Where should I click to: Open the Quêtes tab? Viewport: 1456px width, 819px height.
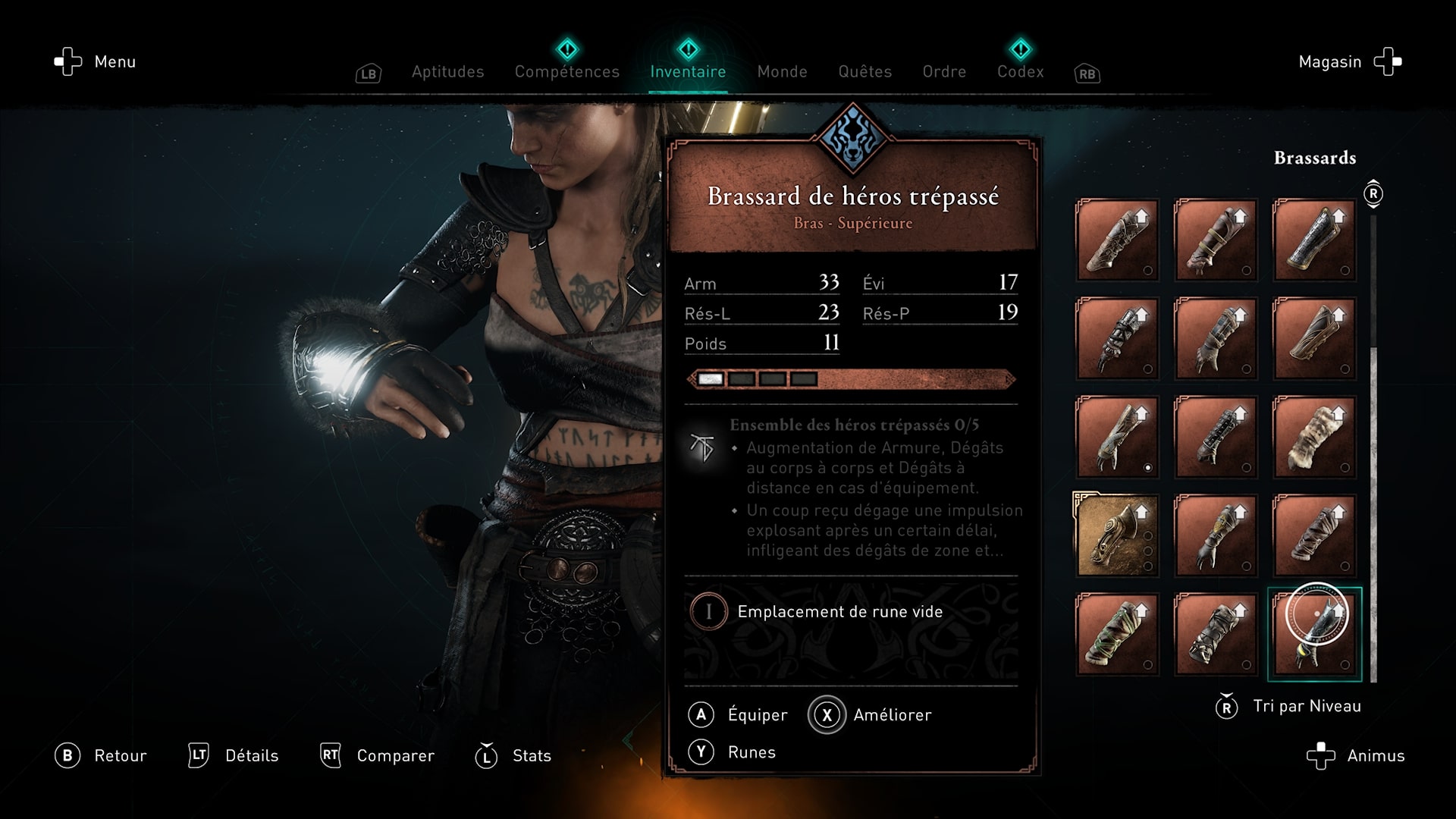click(x=864, y=72)
